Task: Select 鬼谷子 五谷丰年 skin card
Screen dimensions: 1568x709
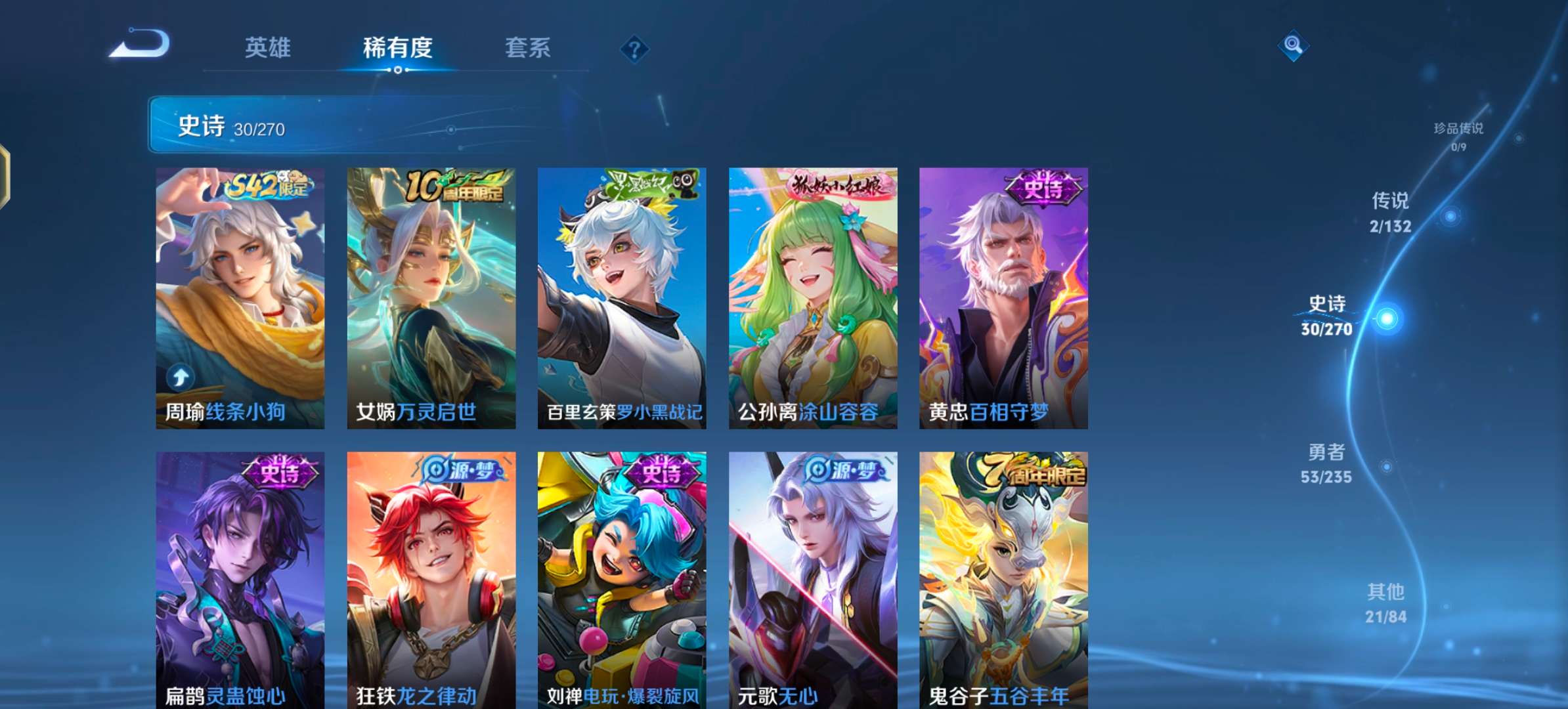Action: pyautogui.click(x=1003, y=579)
